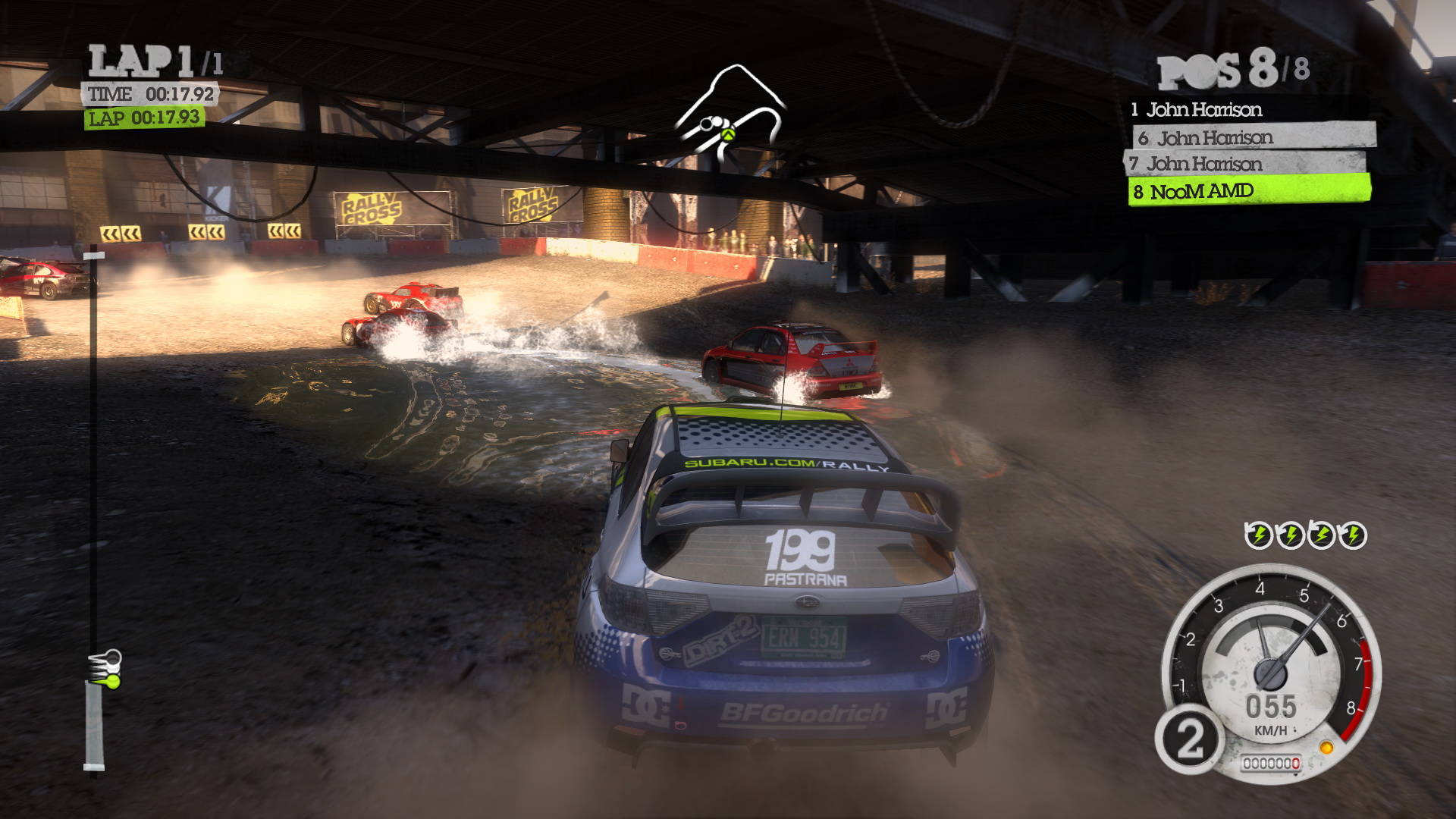1456x819 pixels.
Task: Select NooM AMD's row in the standings
Action: click(1248, 191)
